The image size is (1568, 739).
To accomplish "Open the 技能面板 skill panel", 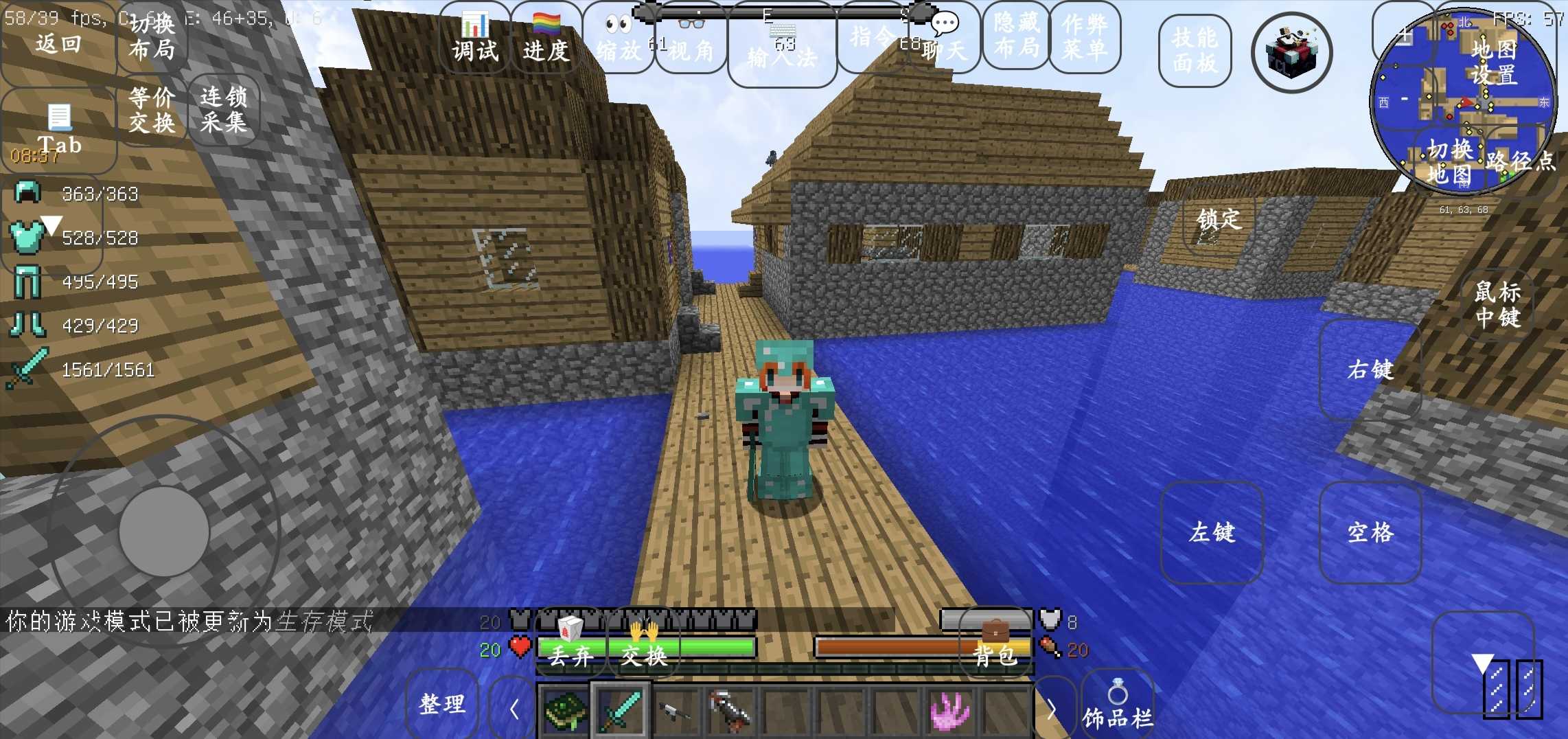I will point(1195,51).
